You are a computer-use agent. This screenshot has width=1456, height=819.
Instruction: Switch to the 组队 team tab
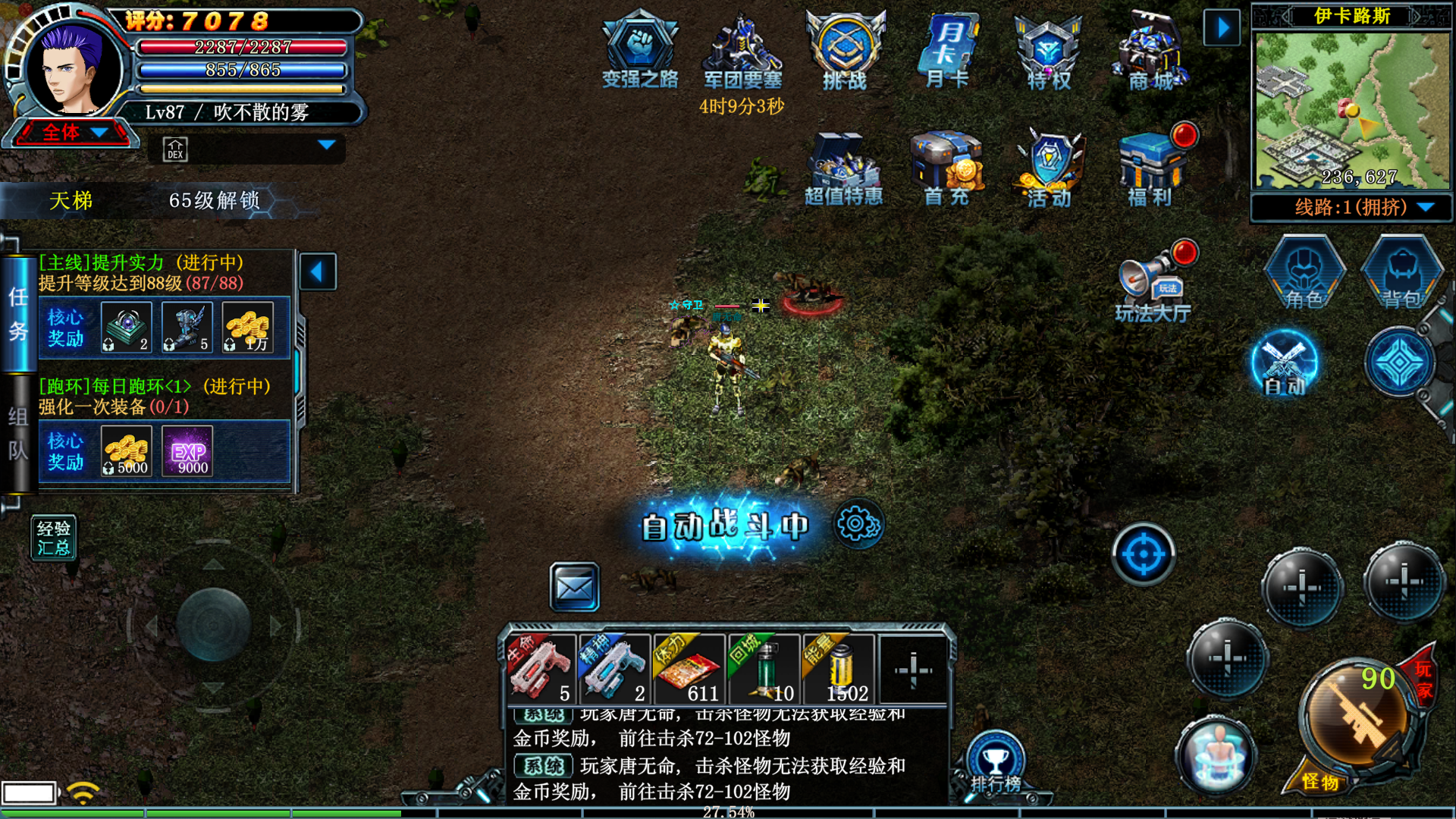coord(18,434)
